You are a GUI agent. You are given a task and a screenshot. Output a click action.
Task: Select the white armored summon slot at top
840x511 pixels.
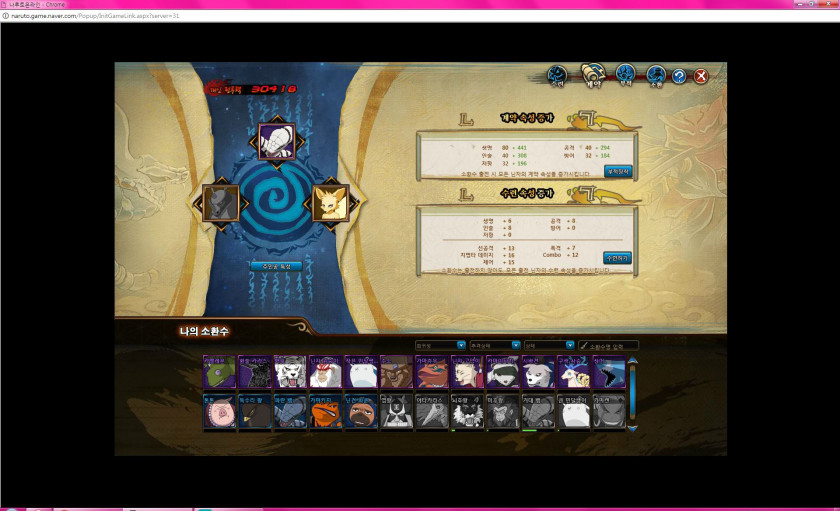point(276,142)
